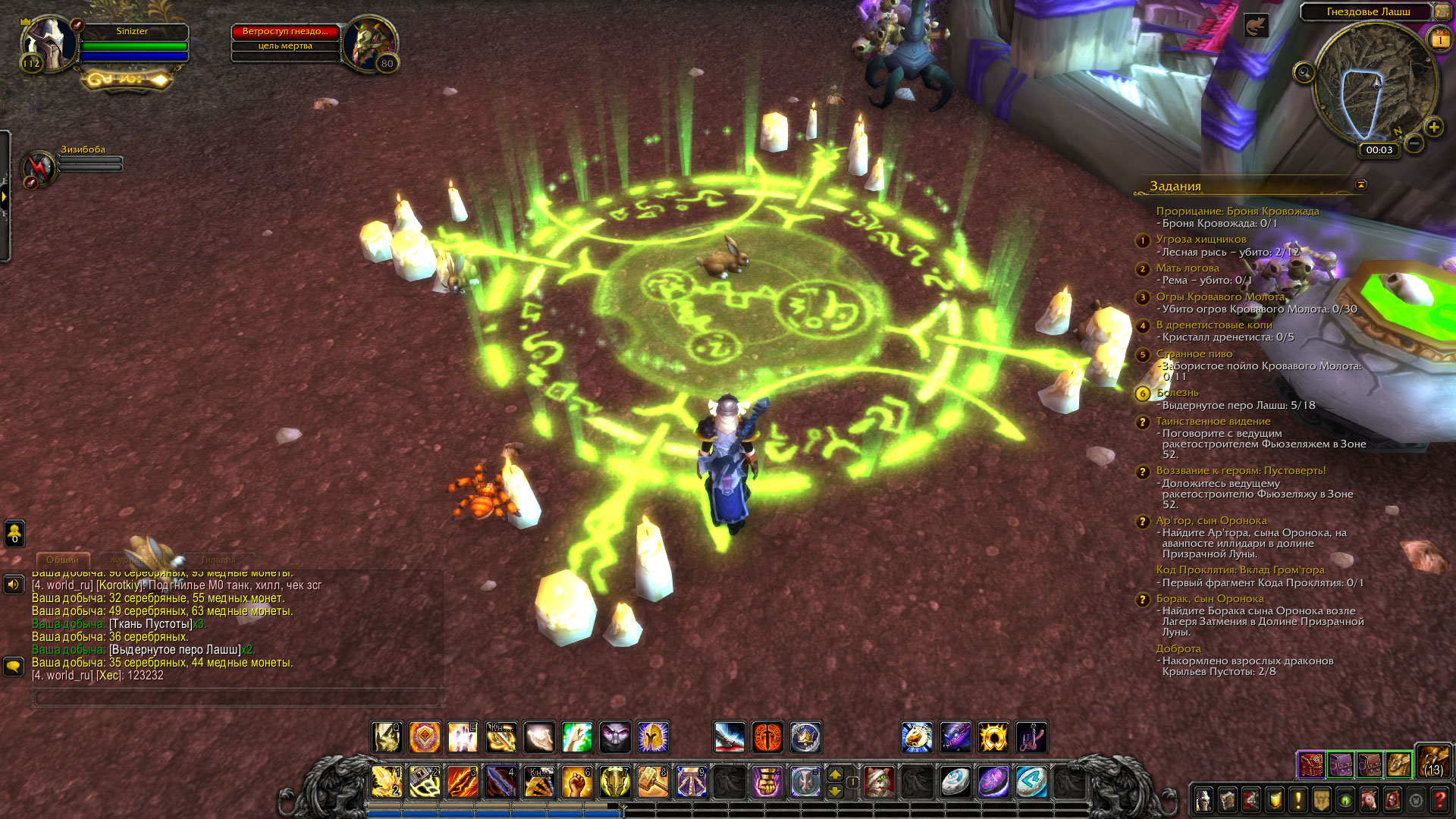Zoom out the minimap
The width and height of the screenshot is (1456, 819).
1414,143
